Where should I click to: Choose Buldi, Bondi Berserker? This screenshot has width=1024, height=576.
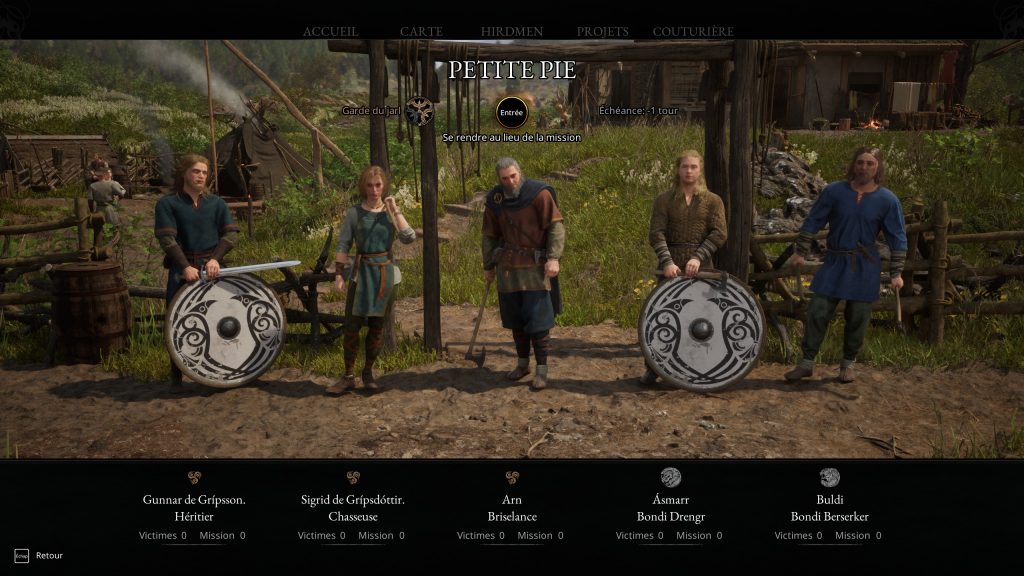point(829,507)
